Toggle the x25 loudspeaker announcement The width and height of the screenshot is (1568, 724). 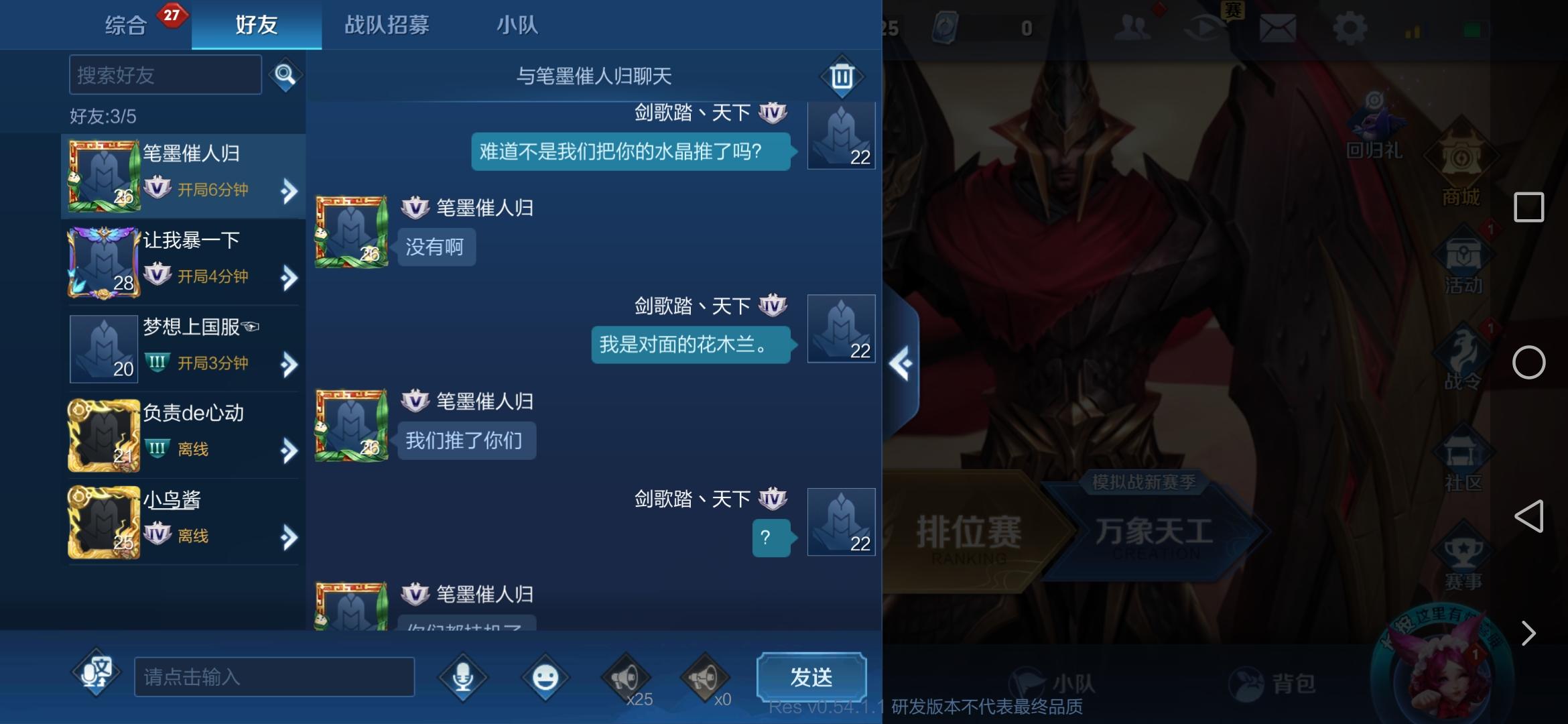627,677
